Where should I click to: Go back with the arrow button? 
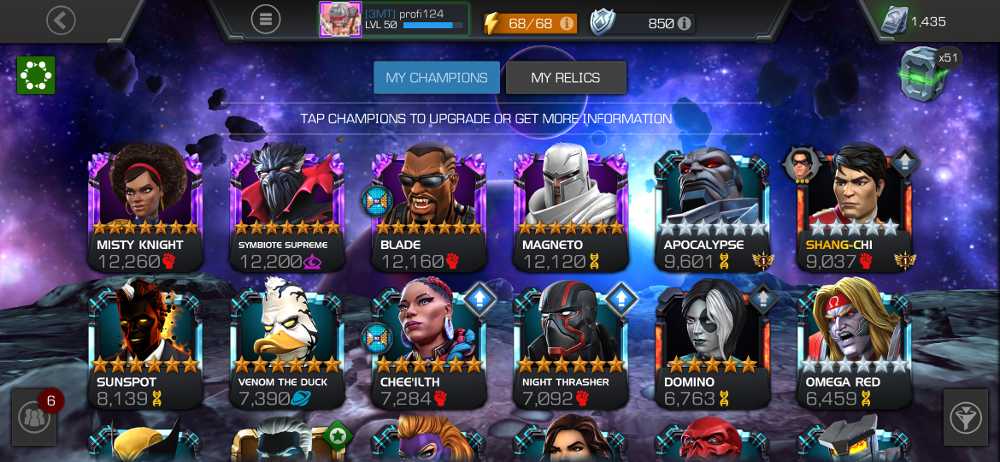point(61,19)
